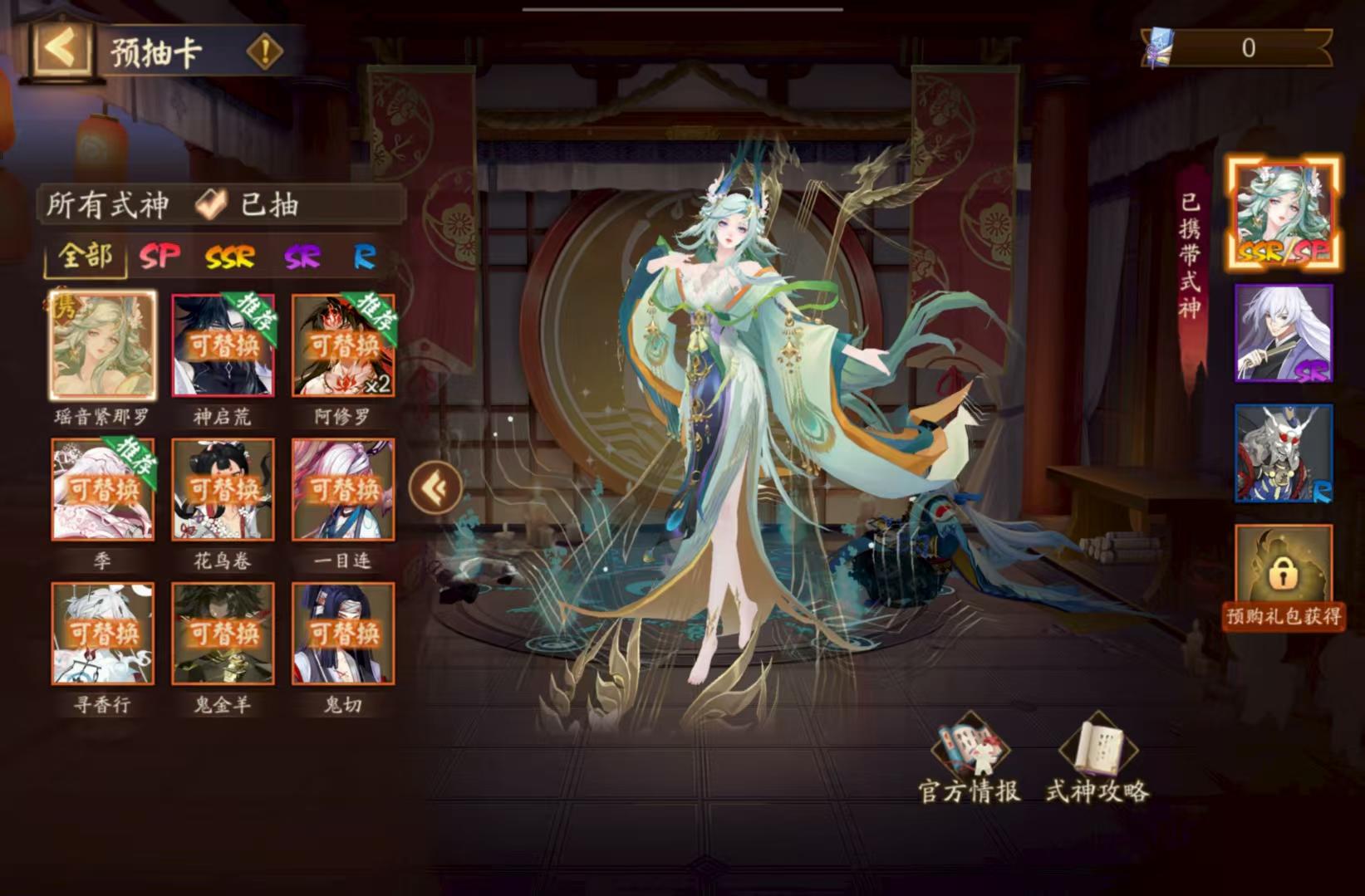This screenshot has width=1365, height=896.
Task: Collapse the panel with the left-pointing chevron
Action: pos(435,487)
